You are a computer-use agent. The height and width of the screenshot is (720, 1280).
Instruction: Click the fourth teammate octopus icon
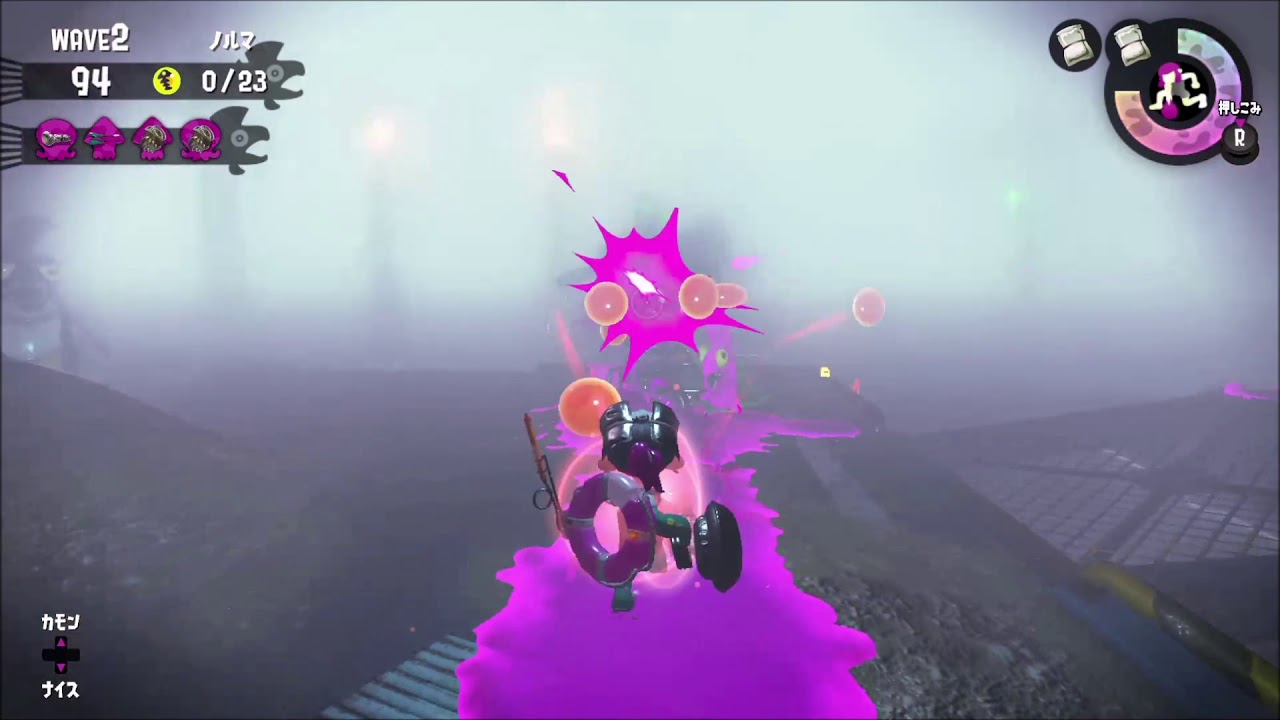tap(199, 140)
